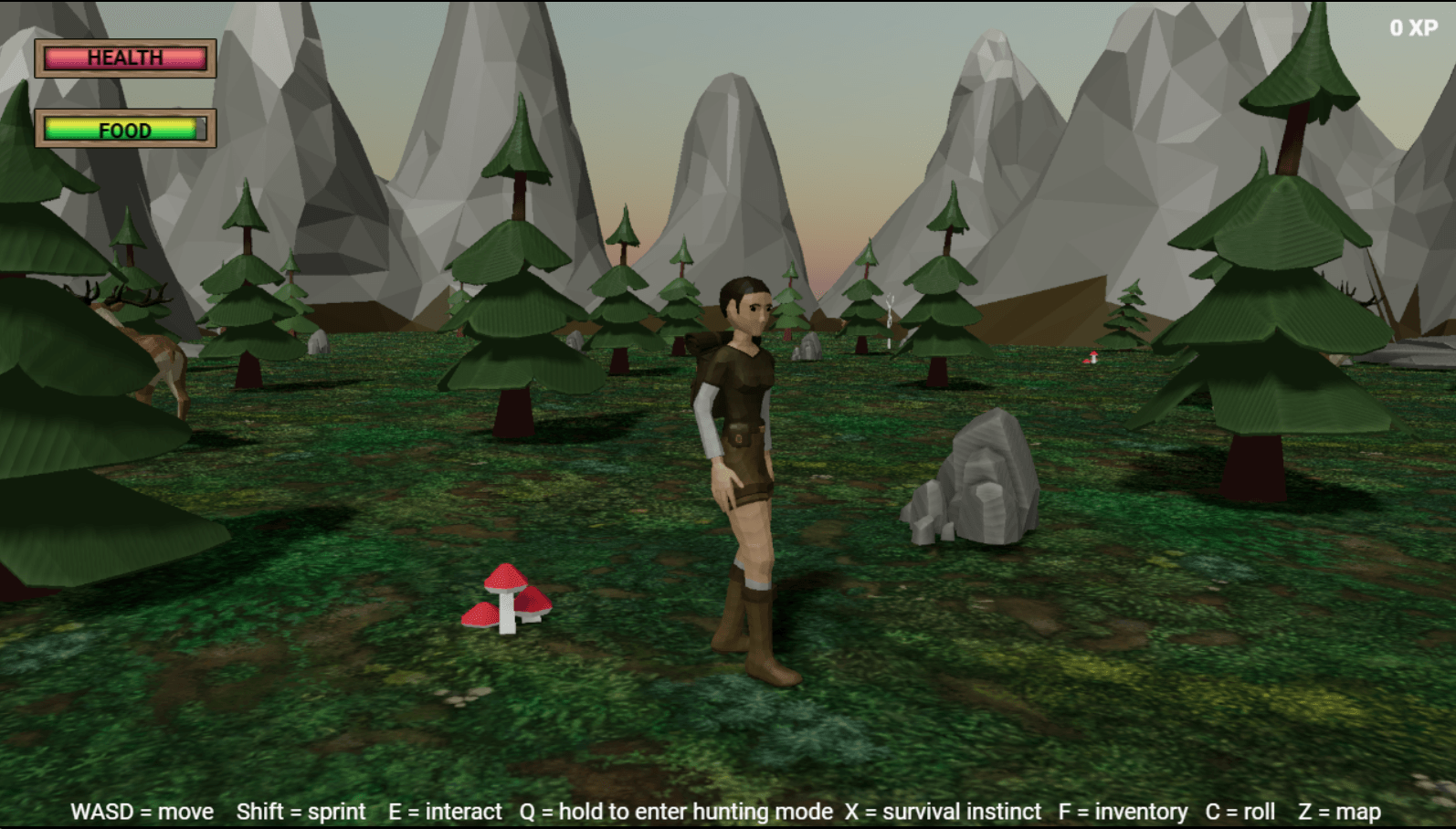1456x829 pixels.
Task: Toggle survival instinct via the X hint
Action: tap(942, 811)
